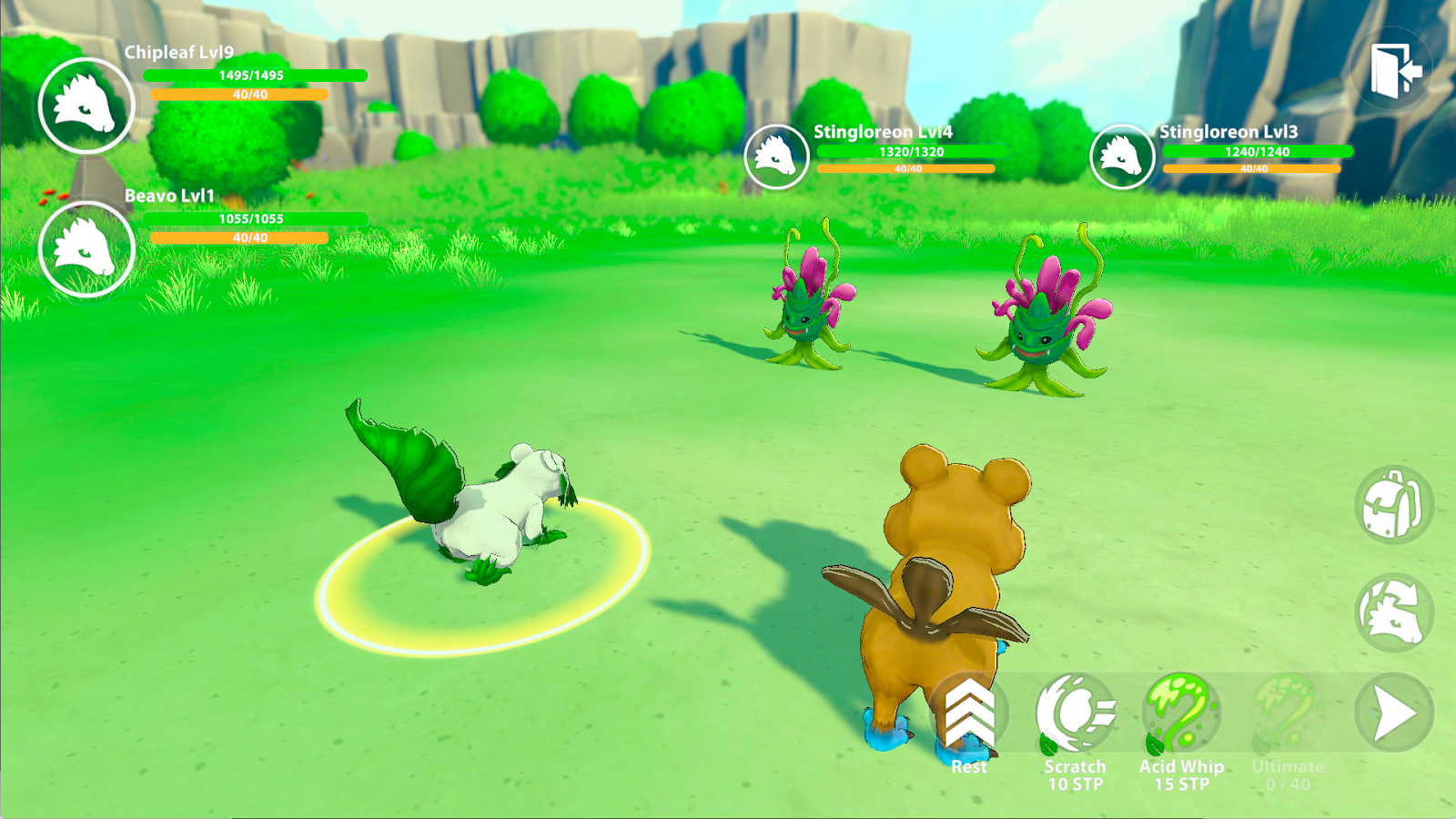Target the Stingloreon Lvl3 portrait
This screenshot has height=819, width=1456.
click(x=1122, y=157)
